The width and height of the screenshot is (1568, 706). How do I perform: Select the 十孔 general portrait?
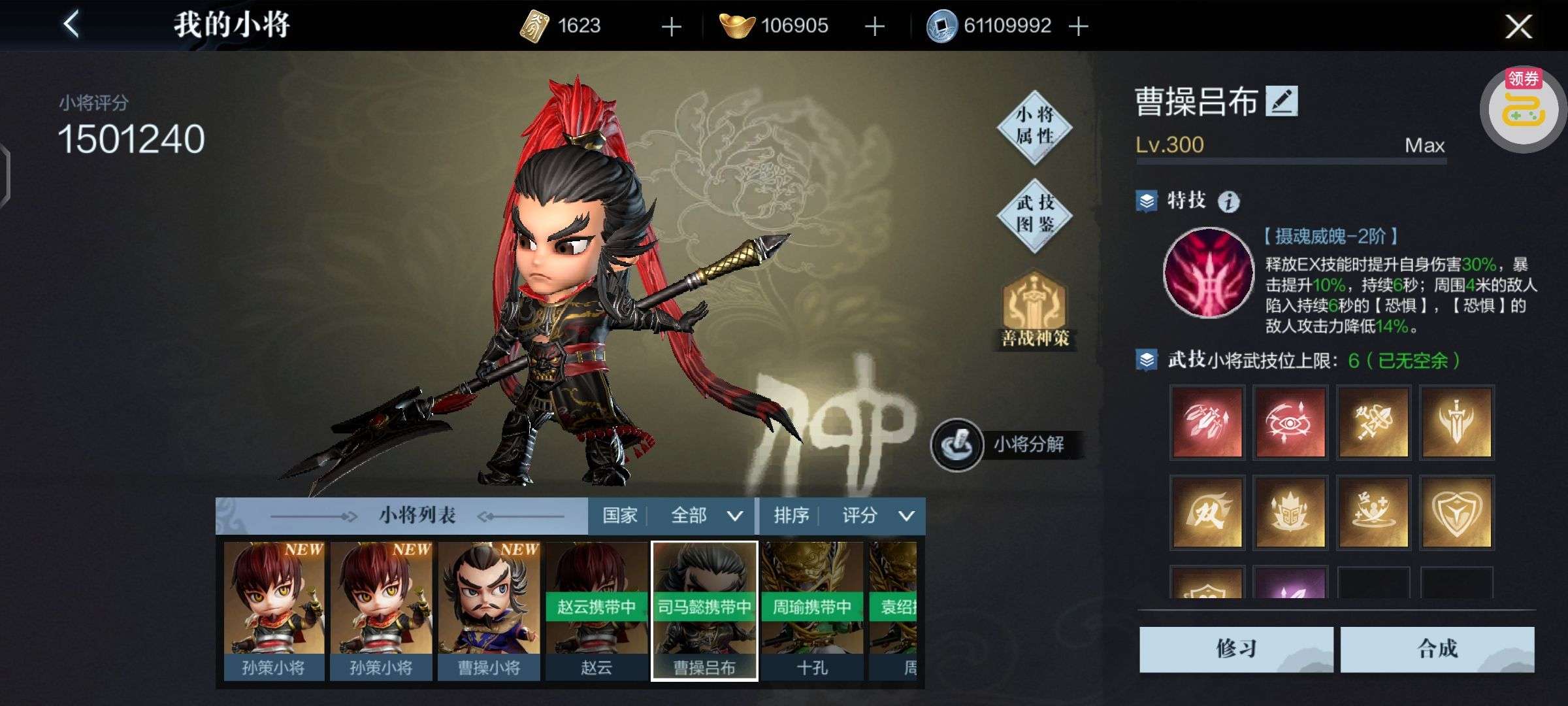click(812, 611)
